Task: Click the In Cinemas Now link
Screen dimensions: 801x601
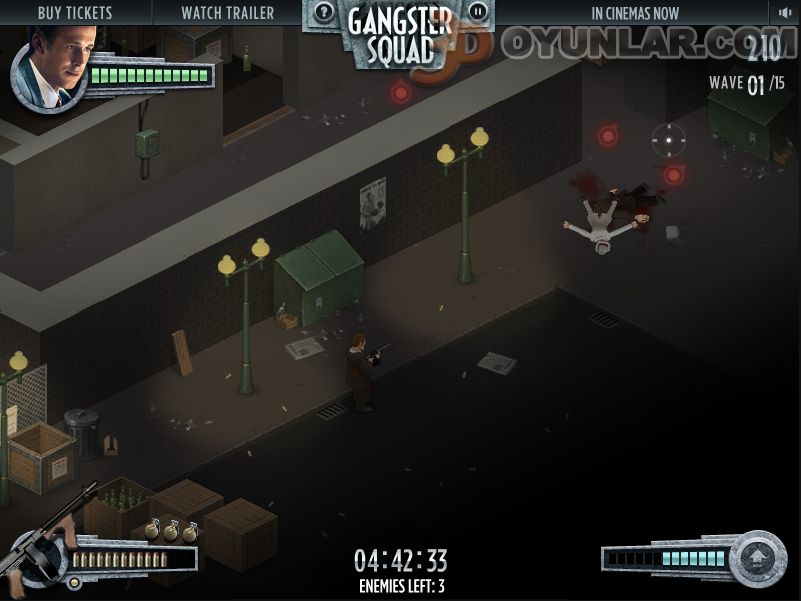Action: [634, 13]
